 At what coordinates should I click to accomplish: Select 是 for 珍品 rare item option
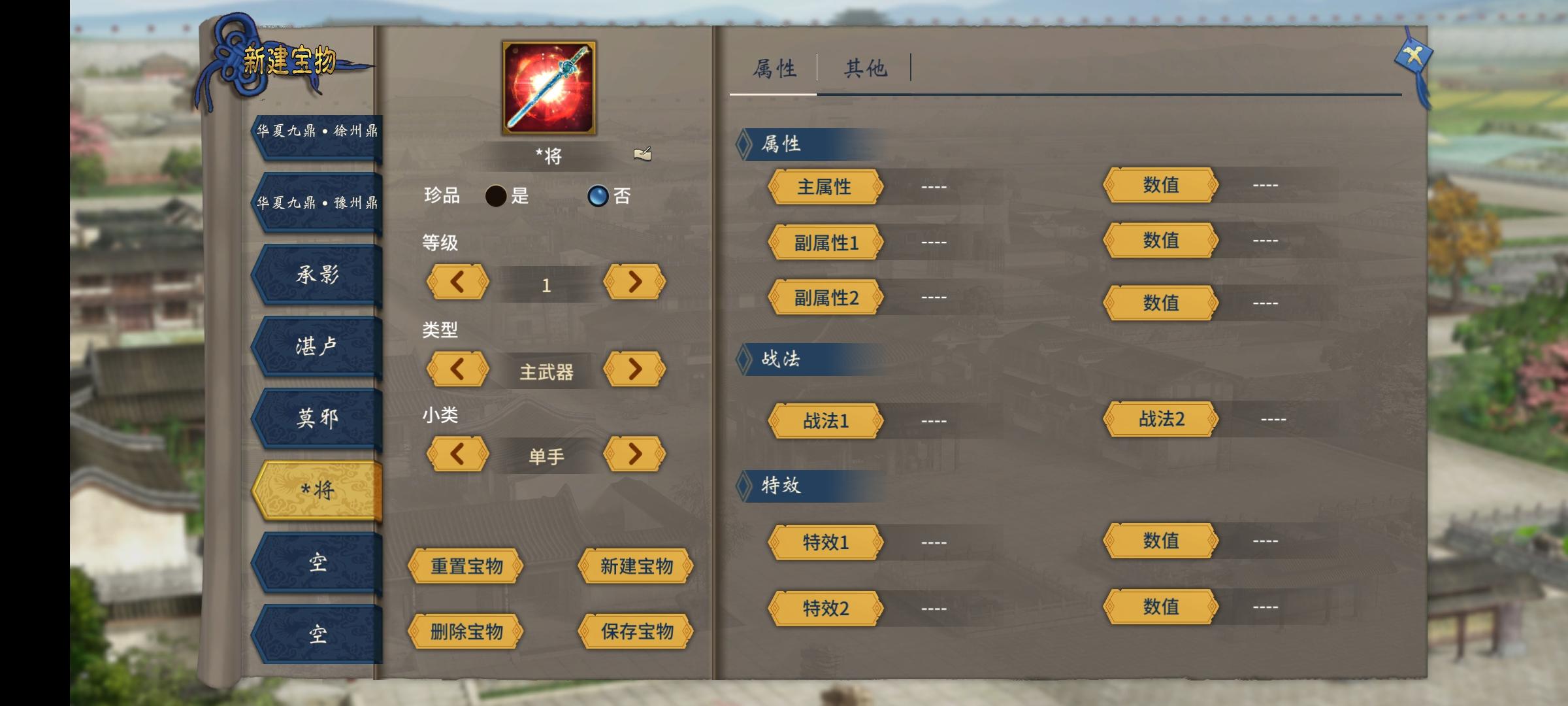(495, 196)
